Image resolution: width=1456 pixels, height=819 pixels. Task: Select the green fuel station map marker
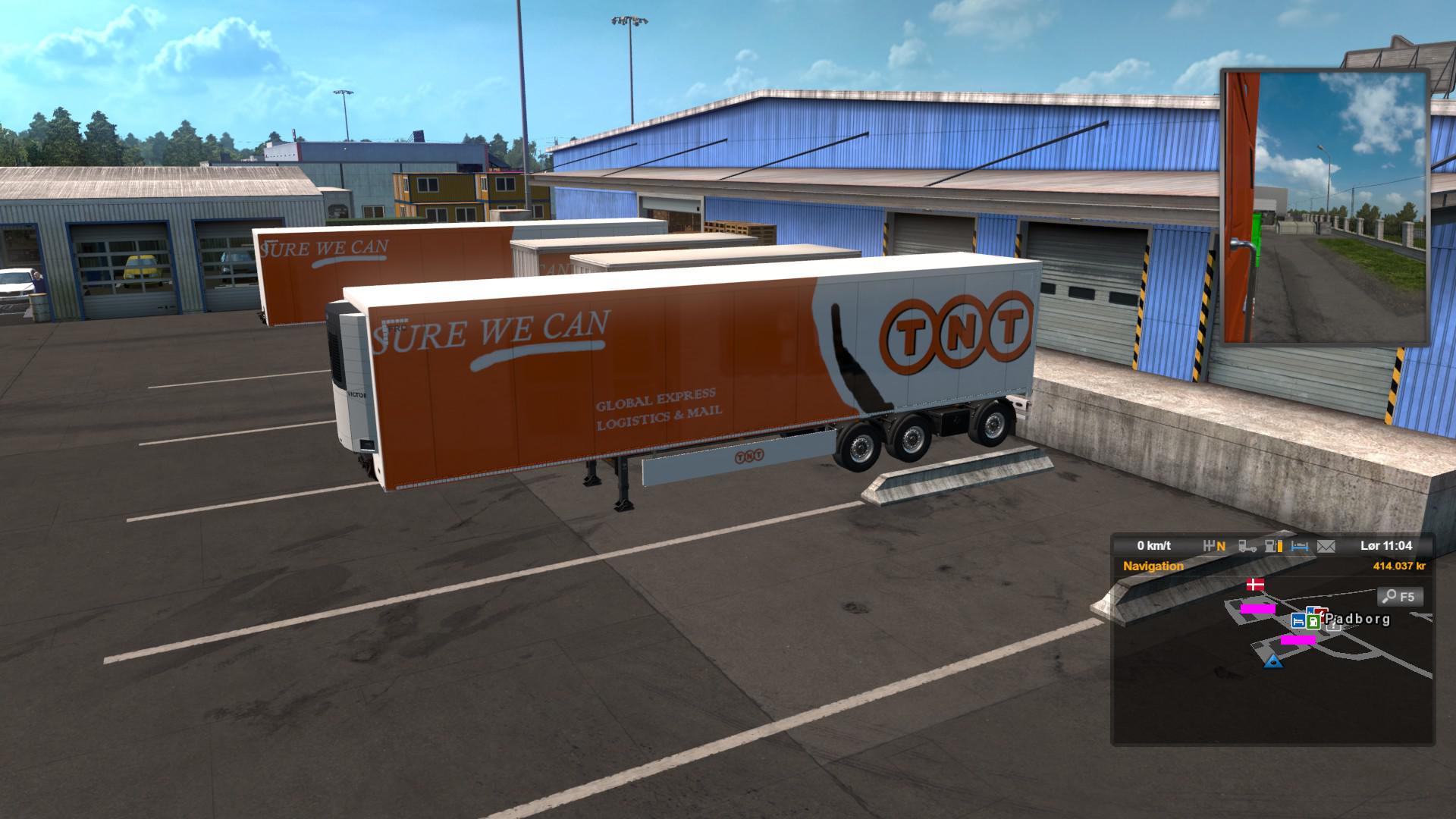click(x=1313, y=621)
